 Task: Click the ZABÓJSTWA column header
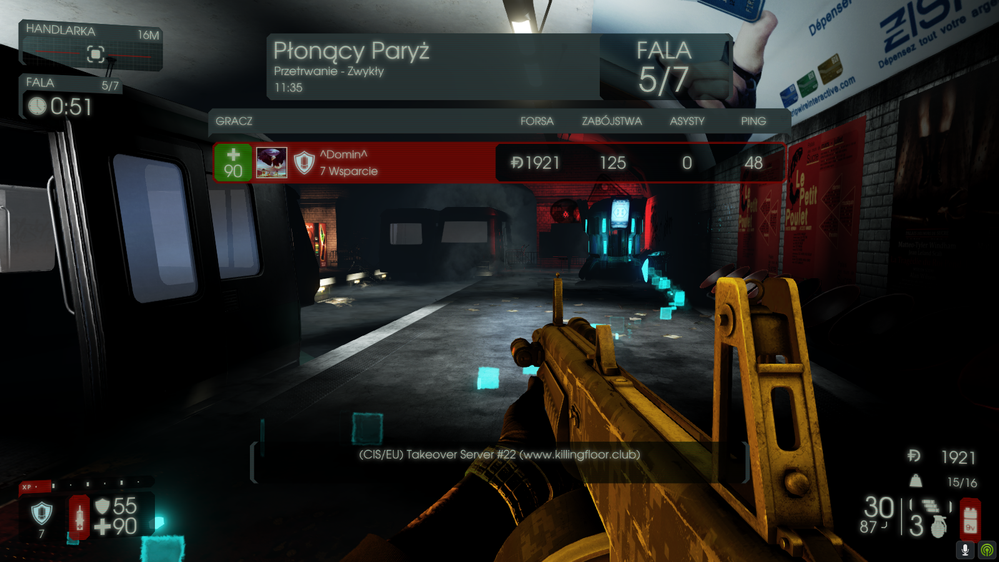(x=613, y=121)
